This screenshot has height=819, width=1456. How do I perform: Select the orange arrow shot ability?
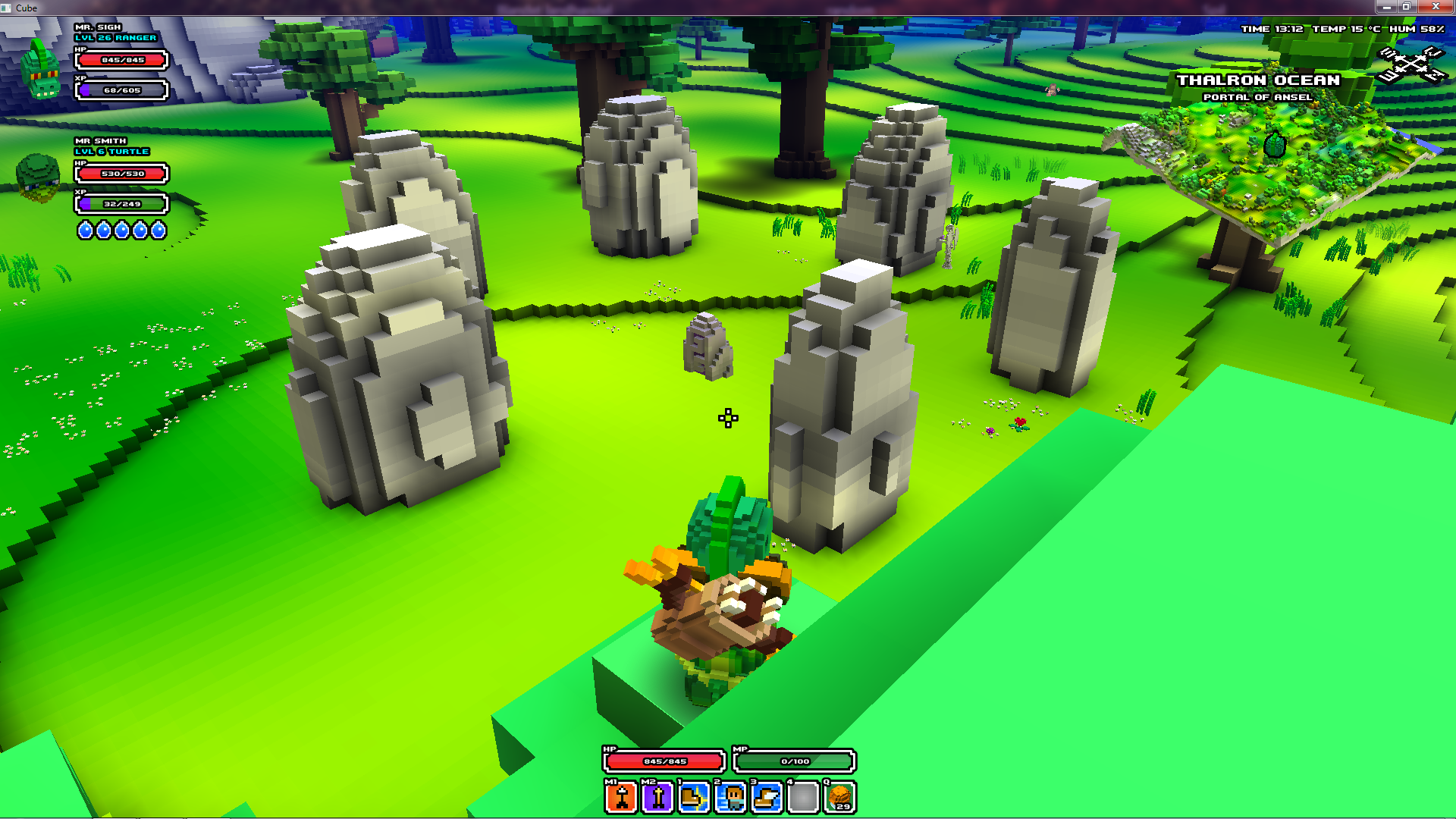tap(621, 797)
